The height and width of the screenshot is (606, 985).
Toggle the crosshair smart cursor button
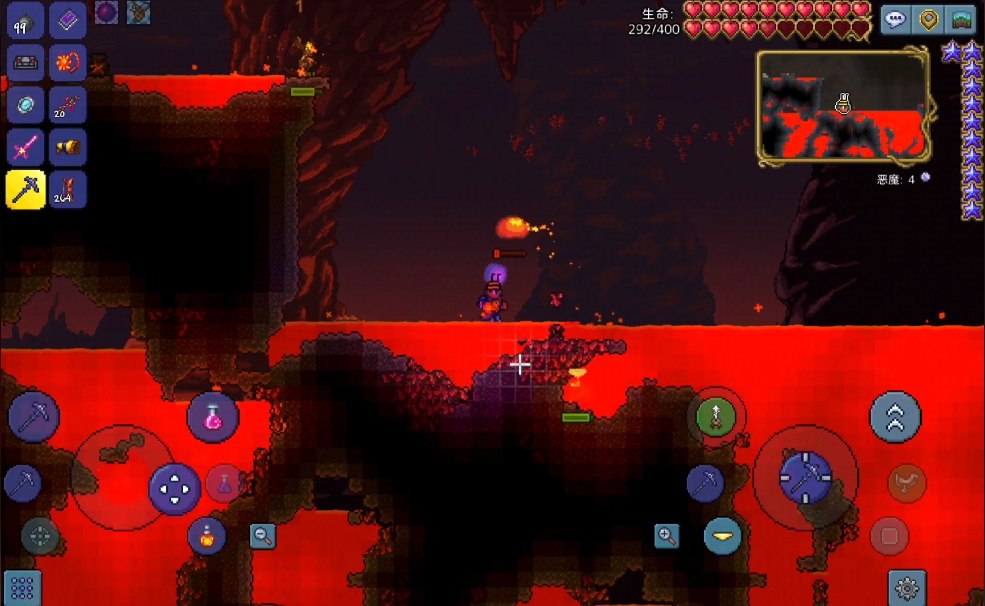point(40,536)
